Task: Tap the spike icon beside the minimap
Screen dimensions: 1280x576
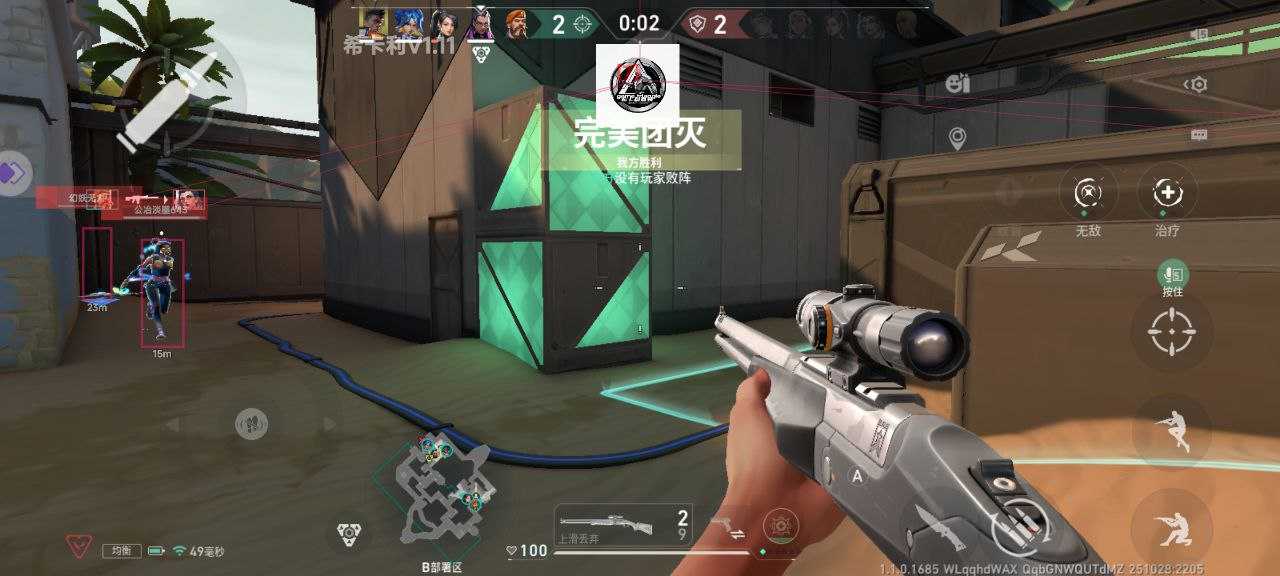Action: [x=348, y=531]
